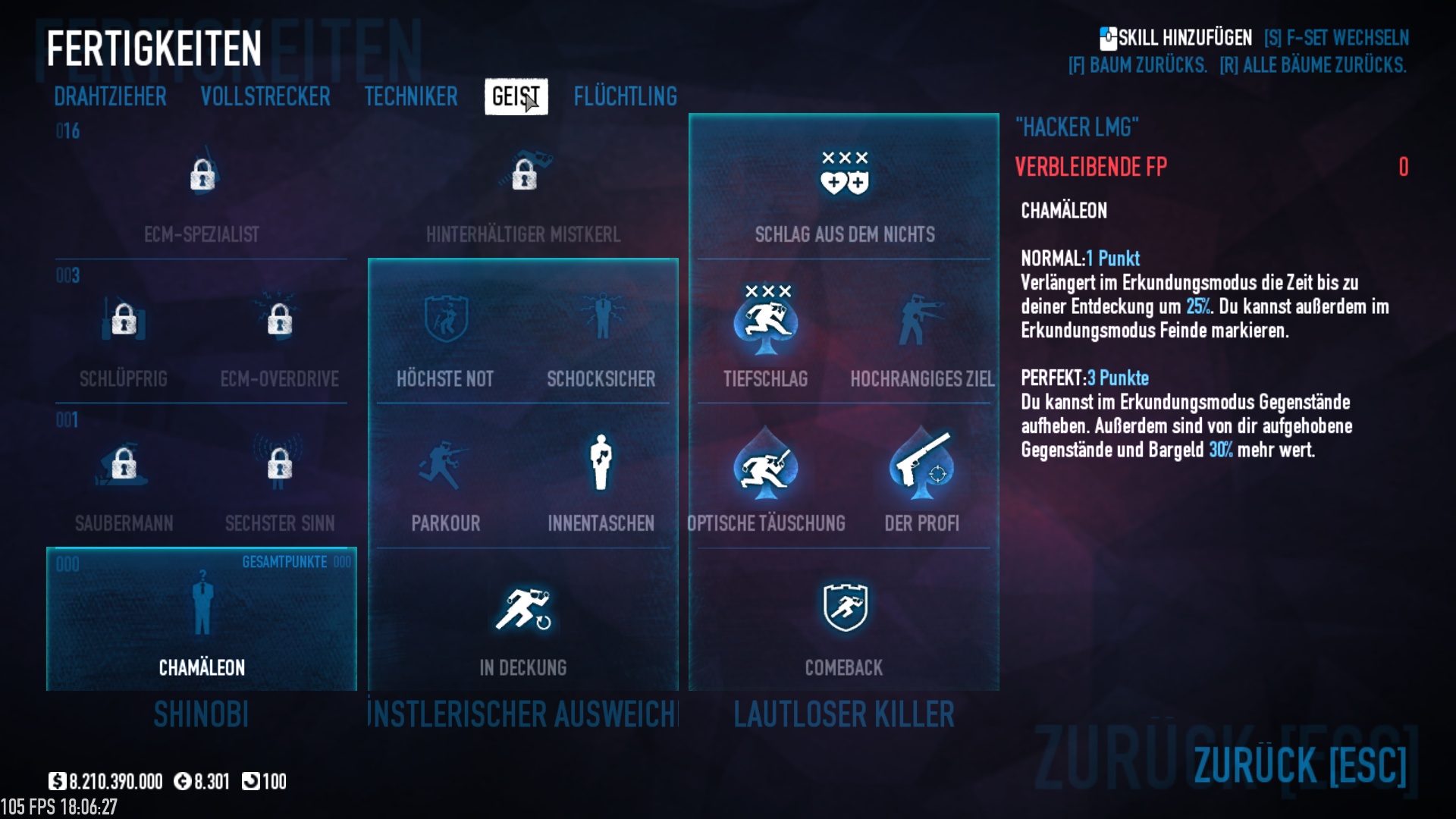The height and width of the screenshot is (819, 1456).
Task: Choose the Parkour skill
Action: pyautogui.click(x=445, y=464)
